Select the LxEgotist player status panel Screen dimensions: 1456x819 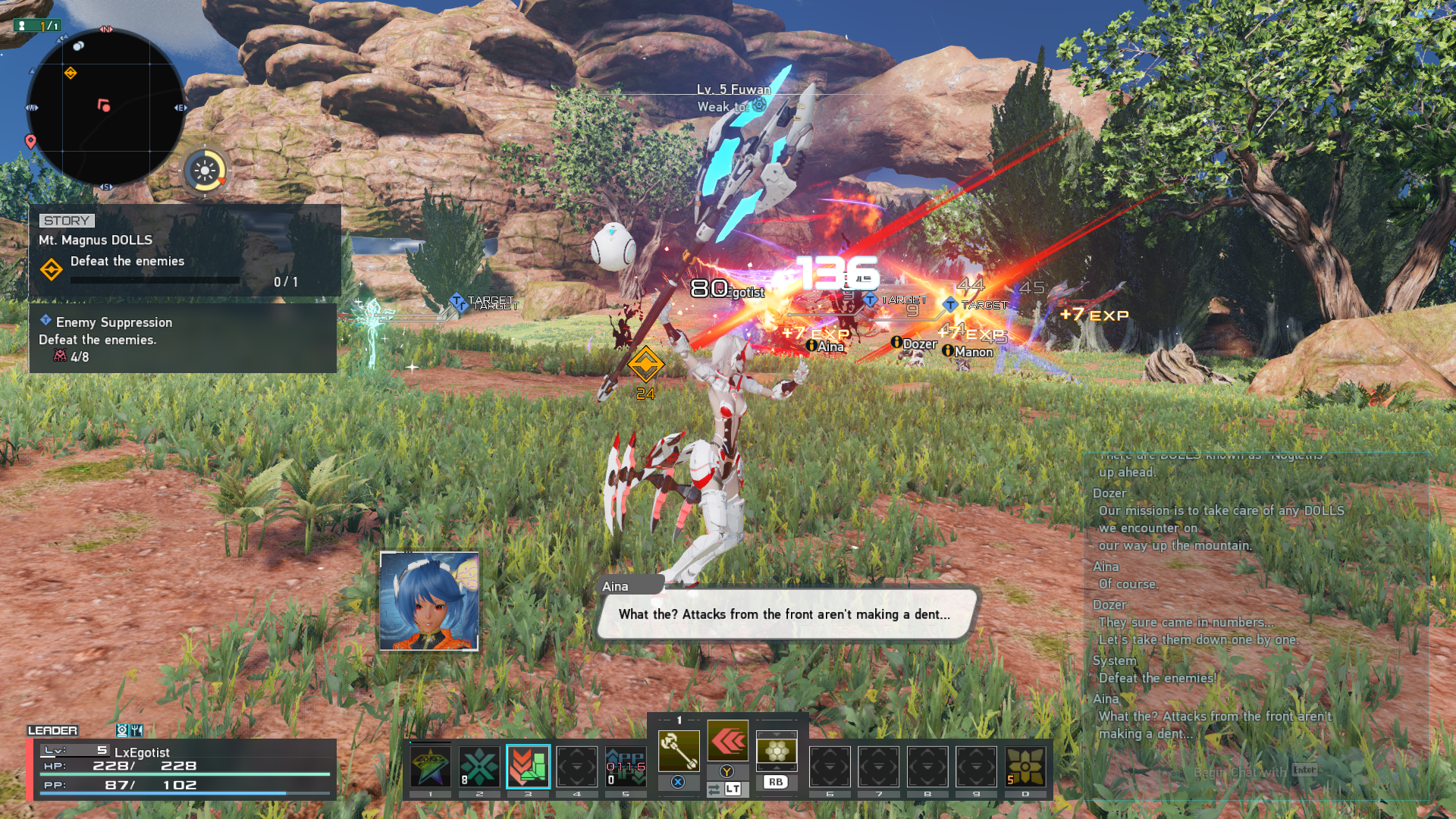tap(182, 768)
